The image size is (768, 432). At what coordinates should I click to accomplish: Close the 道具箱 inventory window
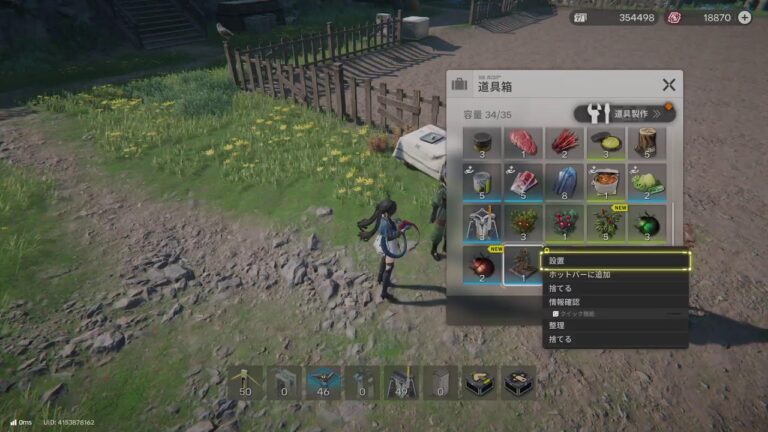pyautogui.click(x=668, y=85)
